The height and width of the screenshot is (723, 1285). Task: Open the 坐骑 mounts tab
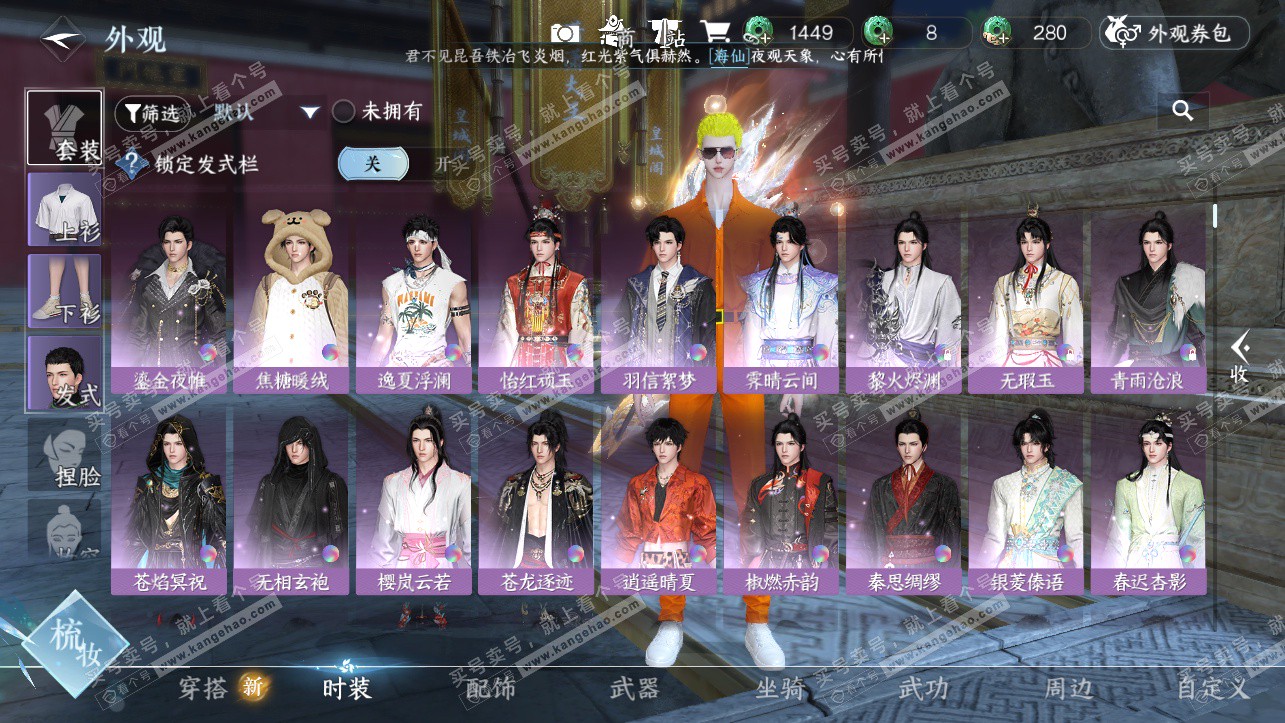pyautogui.click(x=780, y=688)
